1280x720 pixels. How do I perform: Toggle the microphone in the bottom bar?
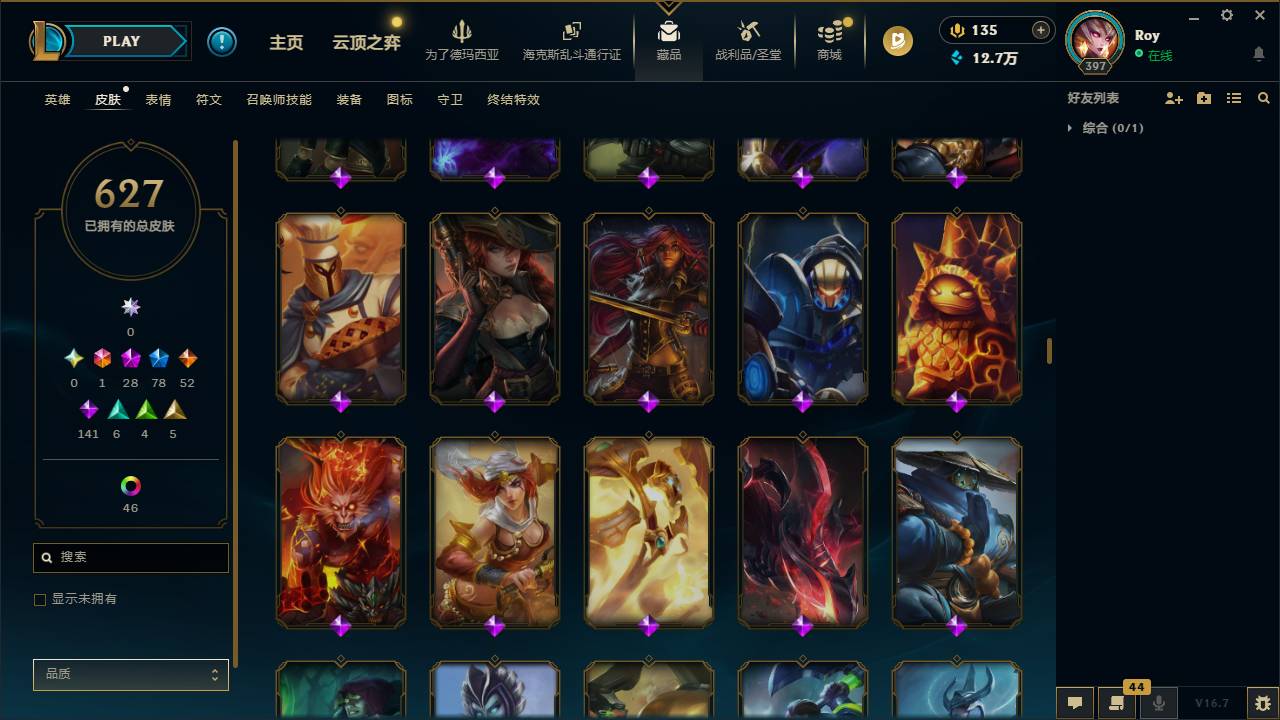(1159, 703)
